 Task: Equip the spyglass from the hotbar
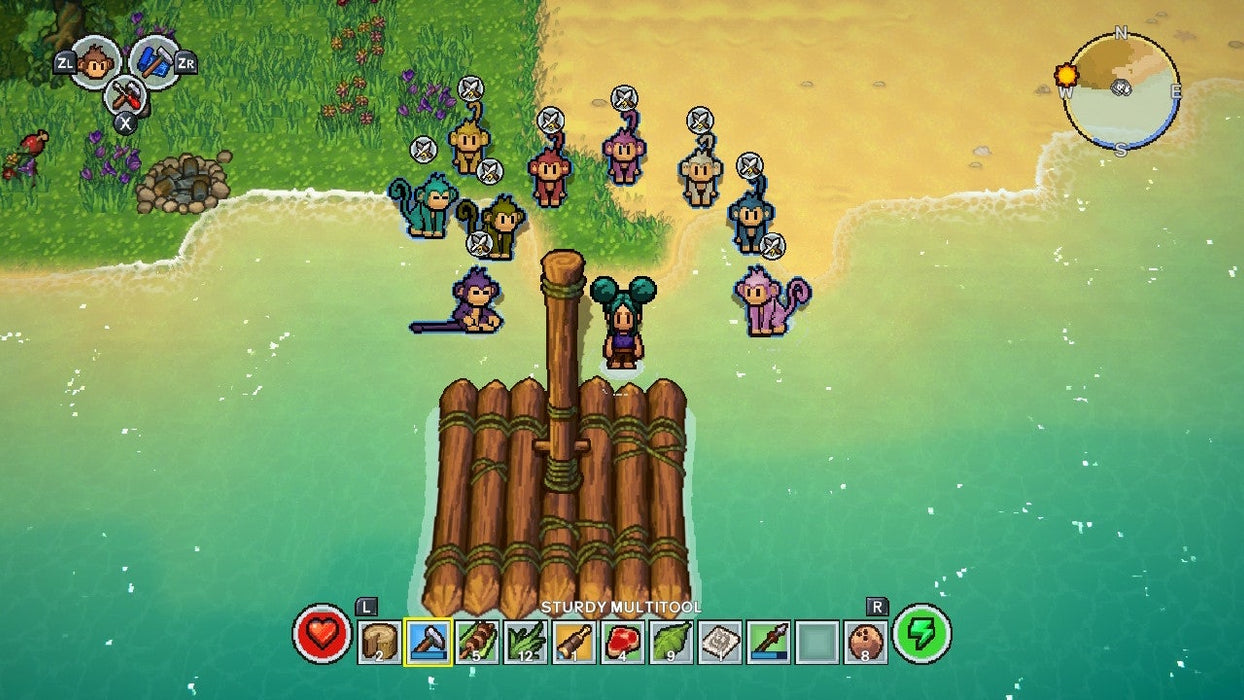pos(574,641)
